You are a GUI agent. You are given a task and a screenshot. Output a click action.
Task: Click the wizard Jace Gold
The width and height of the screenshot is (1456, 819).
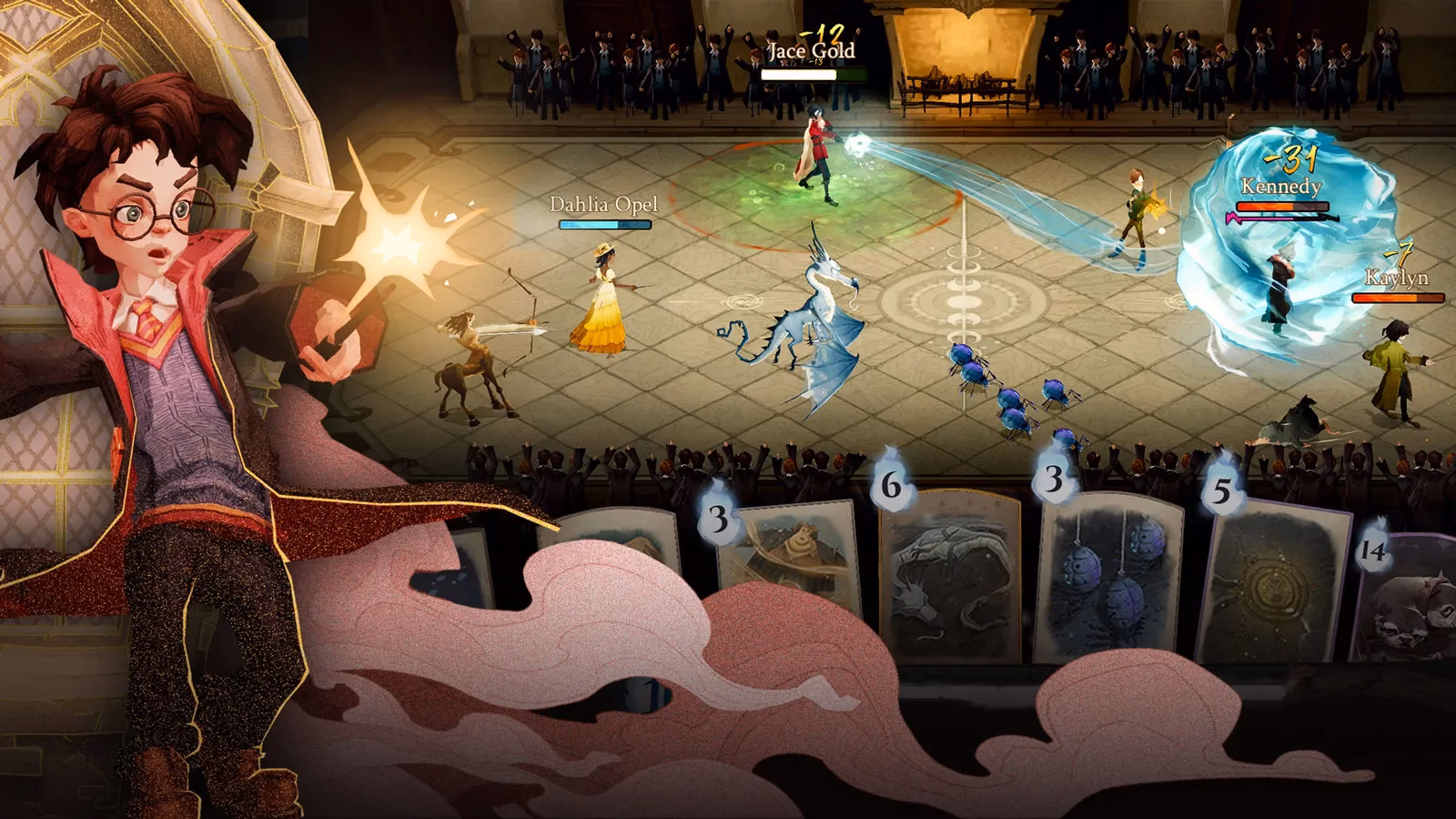[x=816, y=150]
